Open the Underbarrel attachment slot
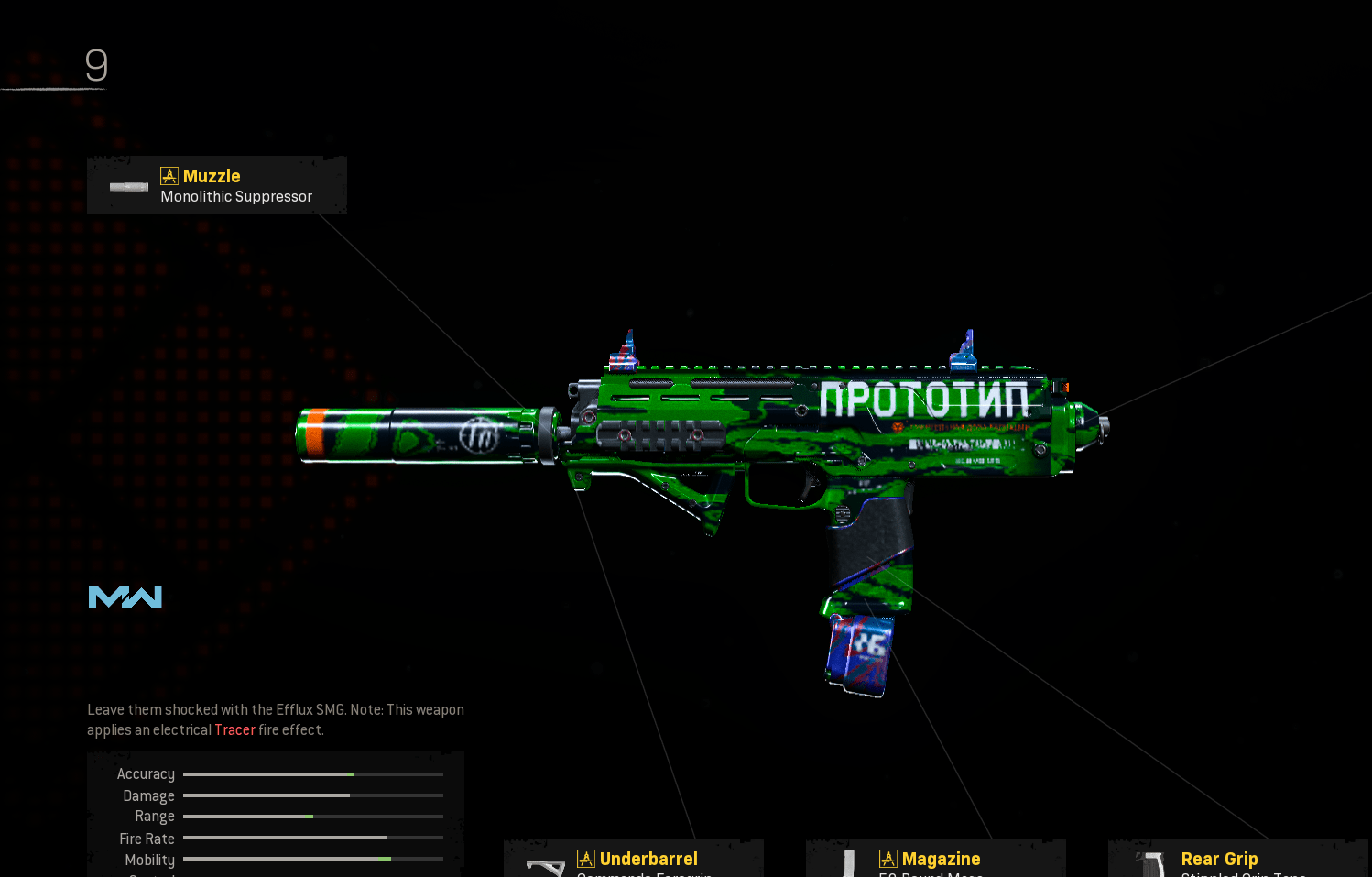The width and height of the screenshot is (1372, 877). (x=634, y=860)
